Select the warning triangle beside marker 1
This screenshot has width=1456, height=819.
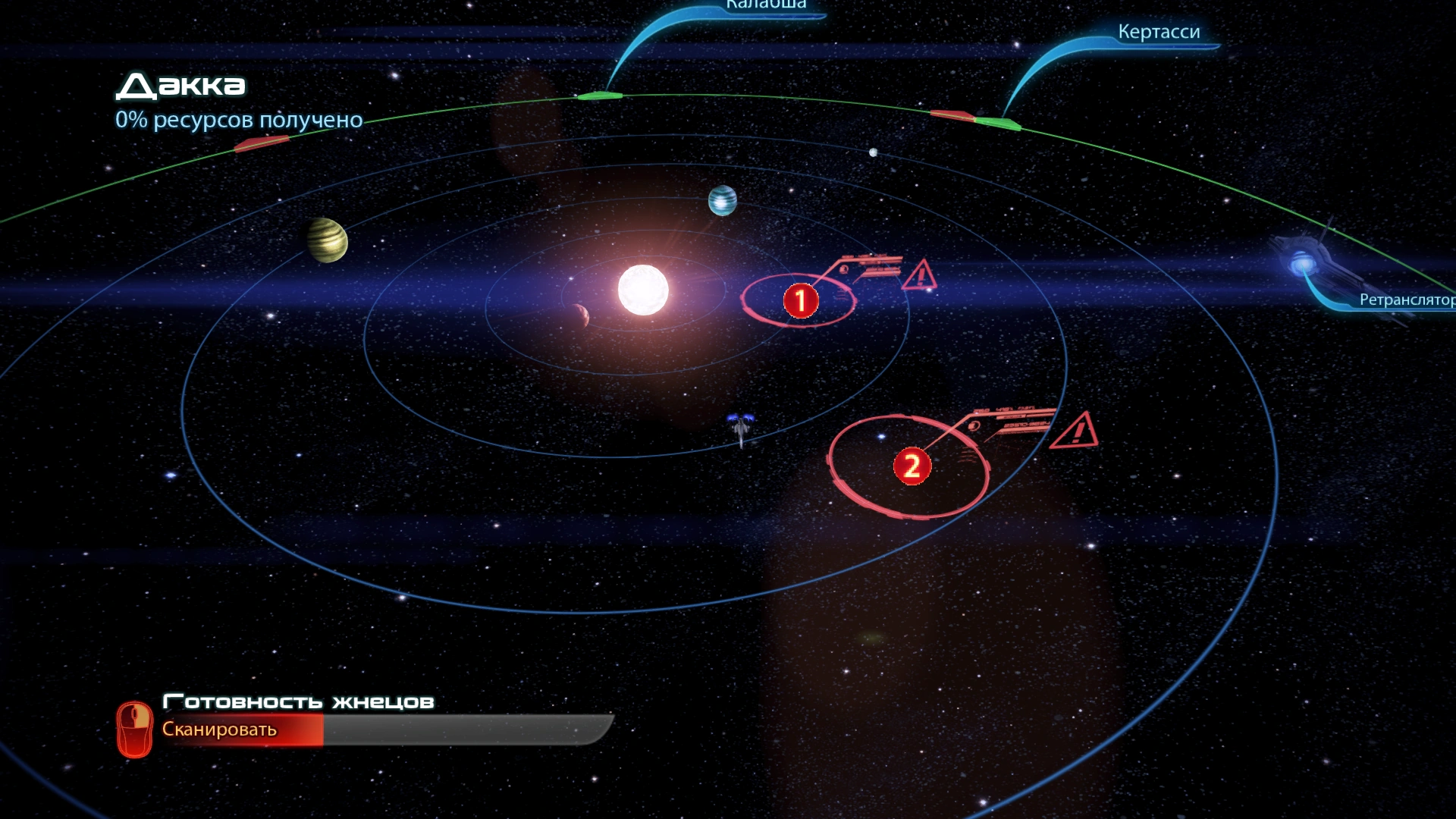click(921, 276)
